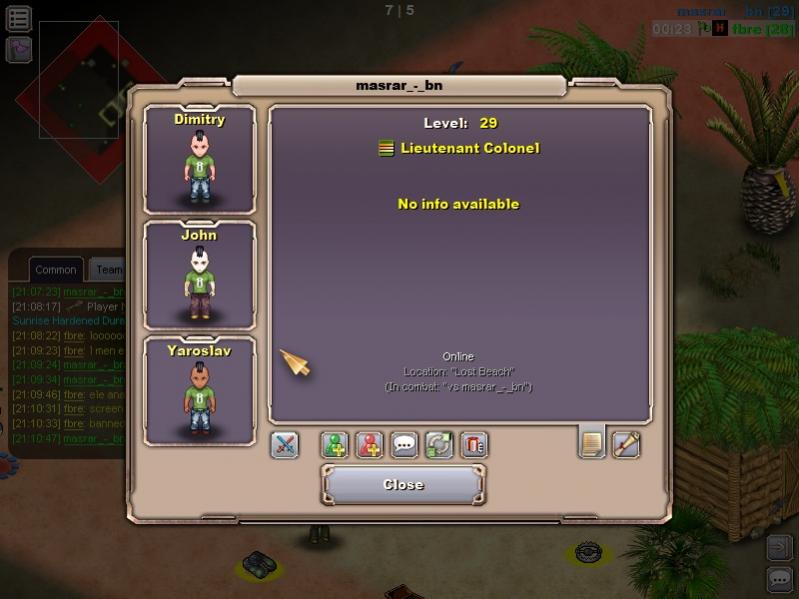Click the arrow exit button above chat icon
This screenshot has width=799, height=599.
pyautogui.click(x=779, y=547)
